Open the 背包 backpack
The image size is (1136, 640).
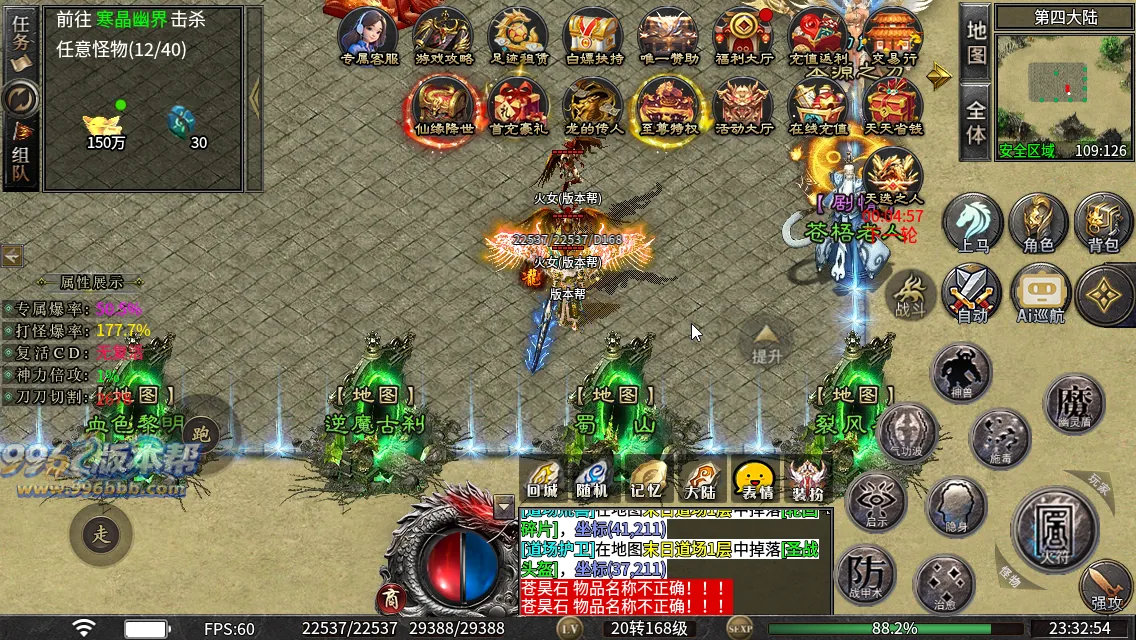tap(1104, 222)
